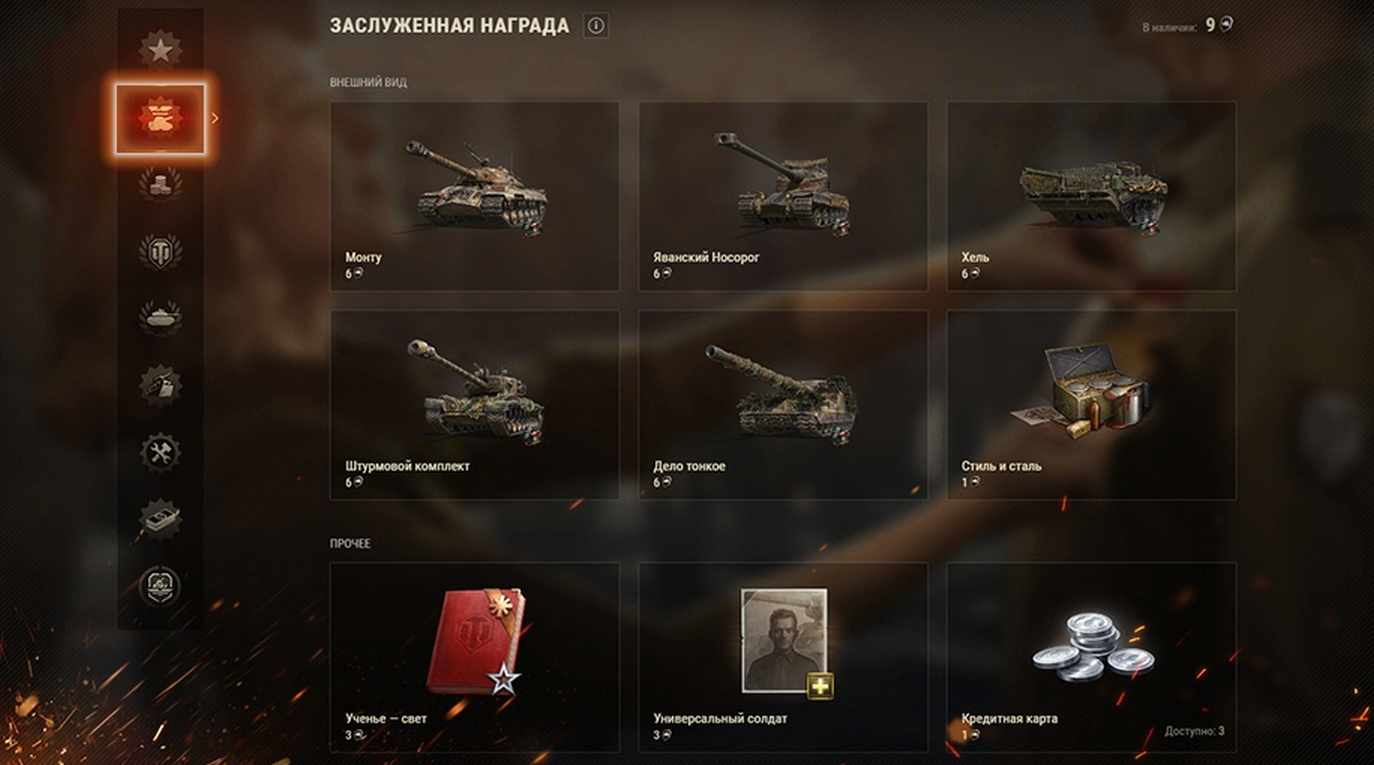
Task: Pick the Хель style reward
Action: click(1091, 196)
